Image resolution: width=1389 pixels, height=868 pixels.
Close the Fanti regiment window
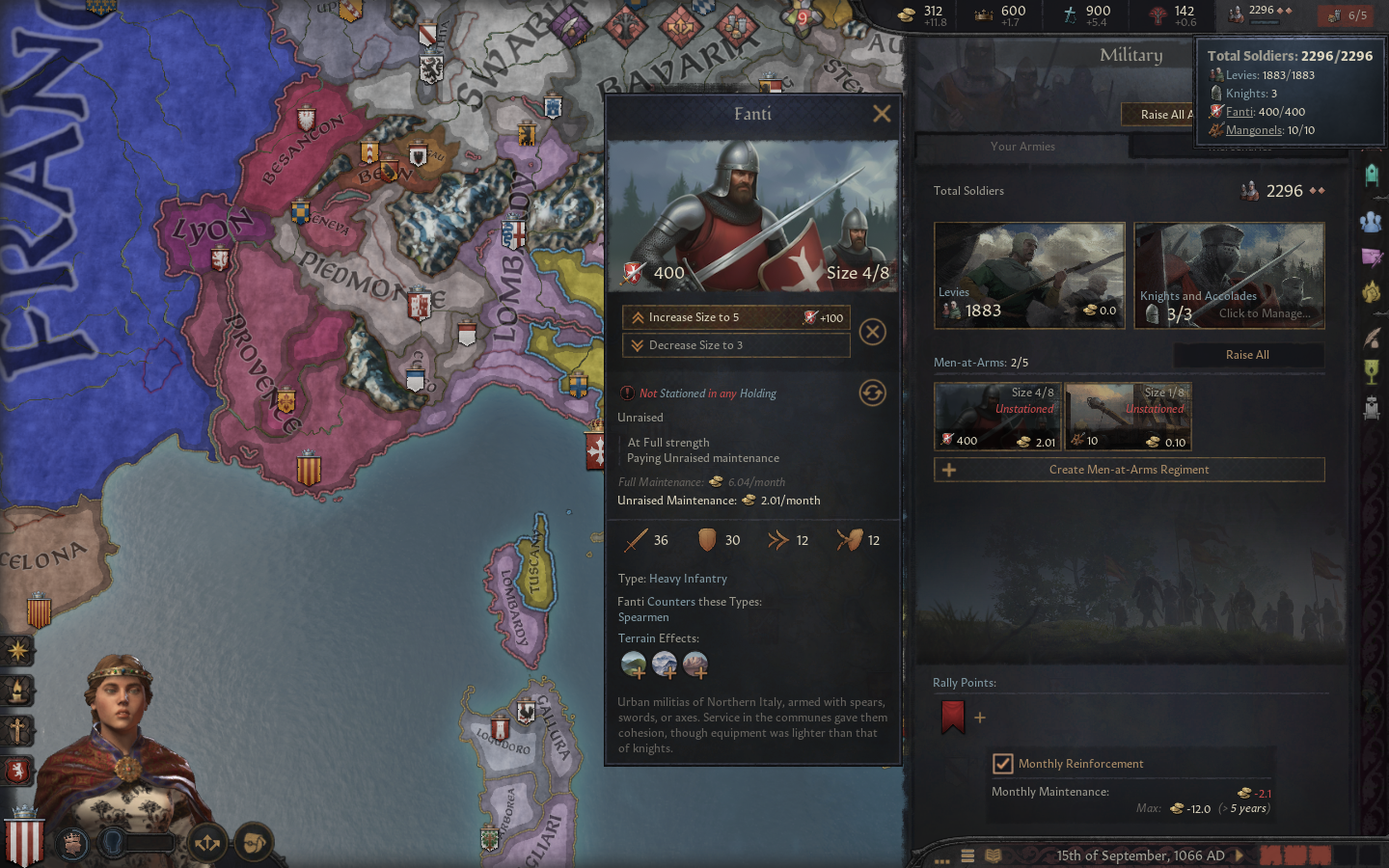881,114
